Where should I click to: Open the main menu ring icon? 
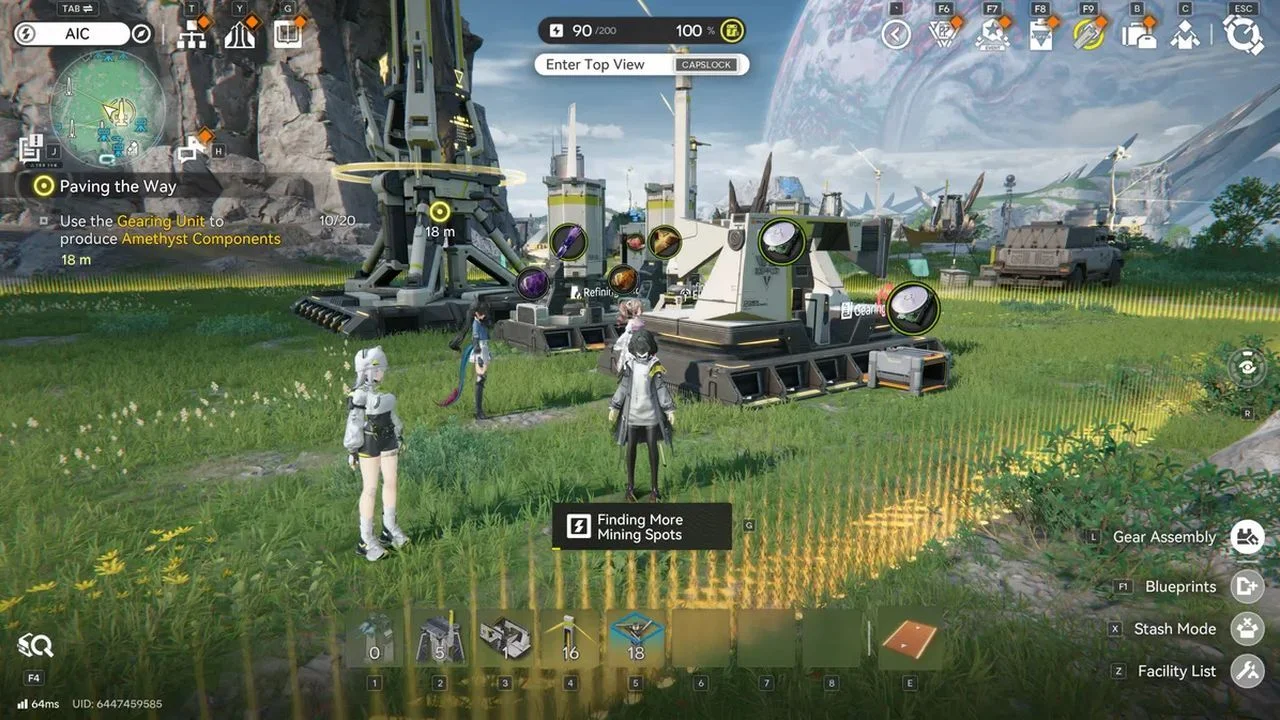tap(1243, 35)
